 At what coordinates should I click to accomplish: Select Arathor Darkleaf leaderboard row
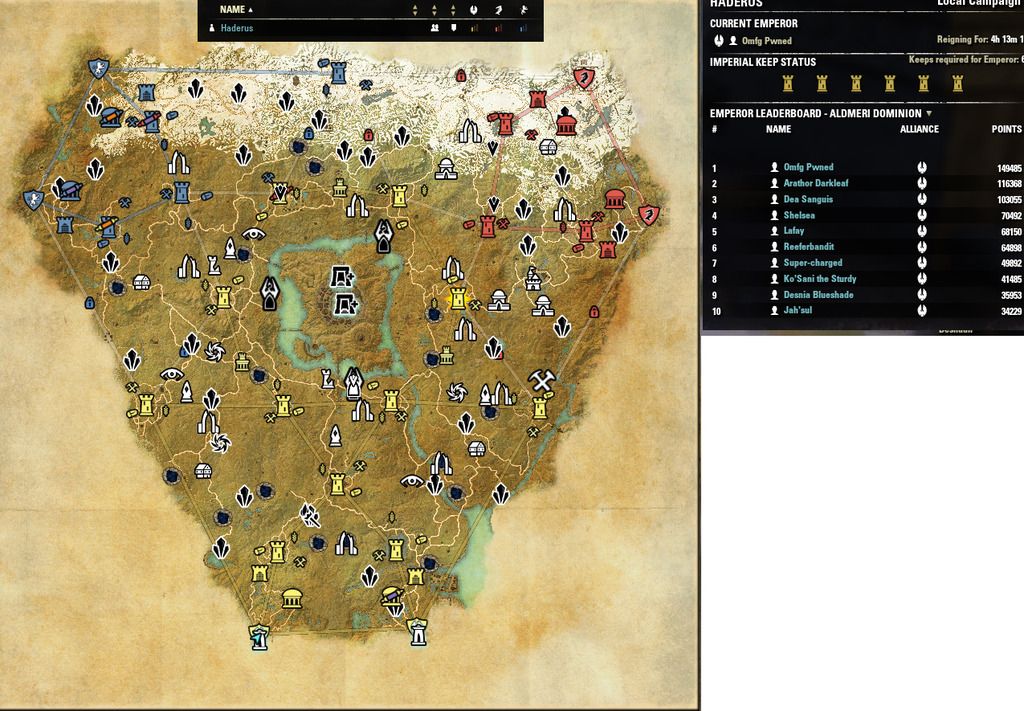pyautogui.click(x=818, y=184)
